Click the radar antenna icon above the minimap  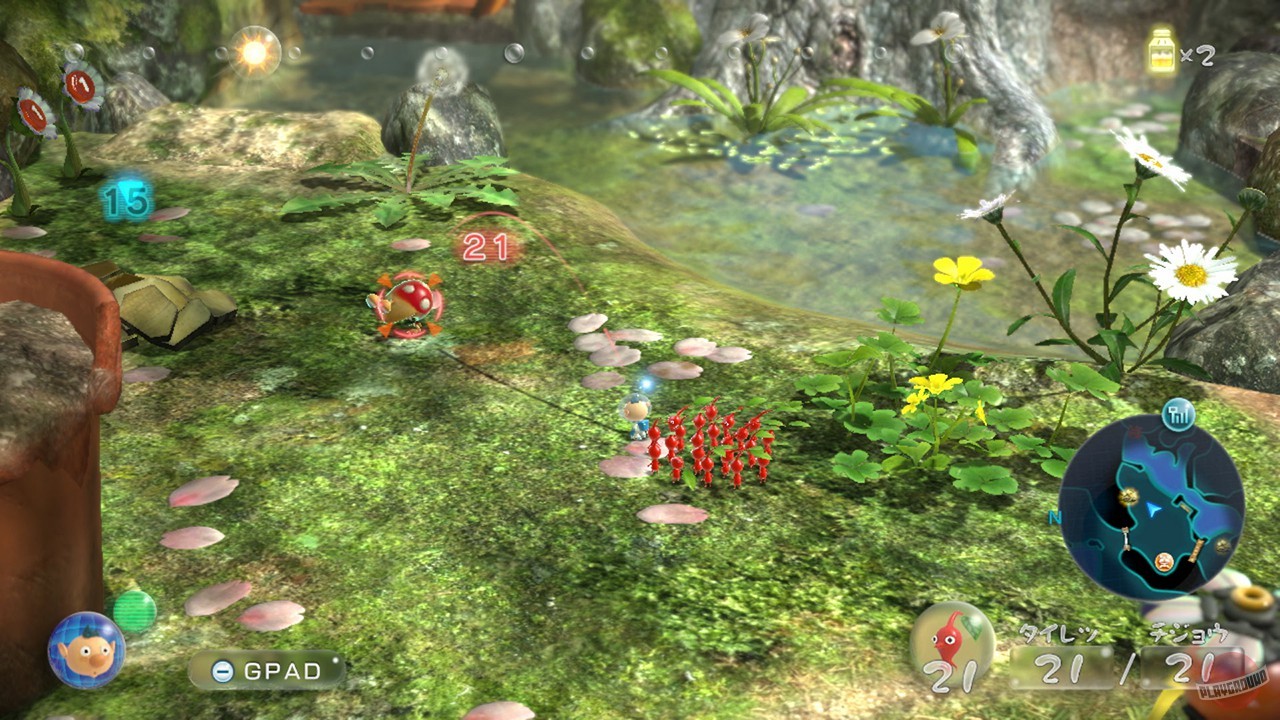1177,413
